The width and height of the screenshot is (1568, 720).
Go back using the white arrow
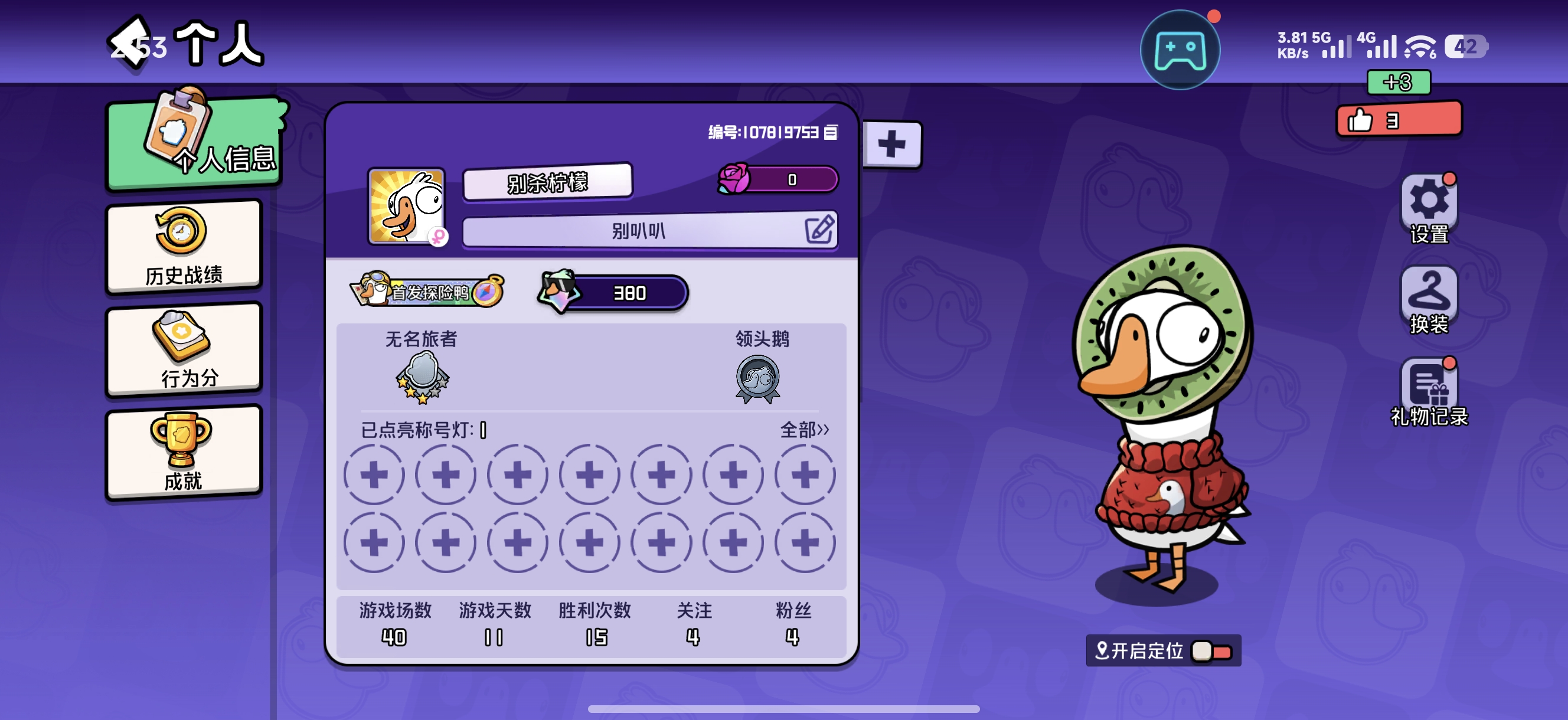[130, 42]
